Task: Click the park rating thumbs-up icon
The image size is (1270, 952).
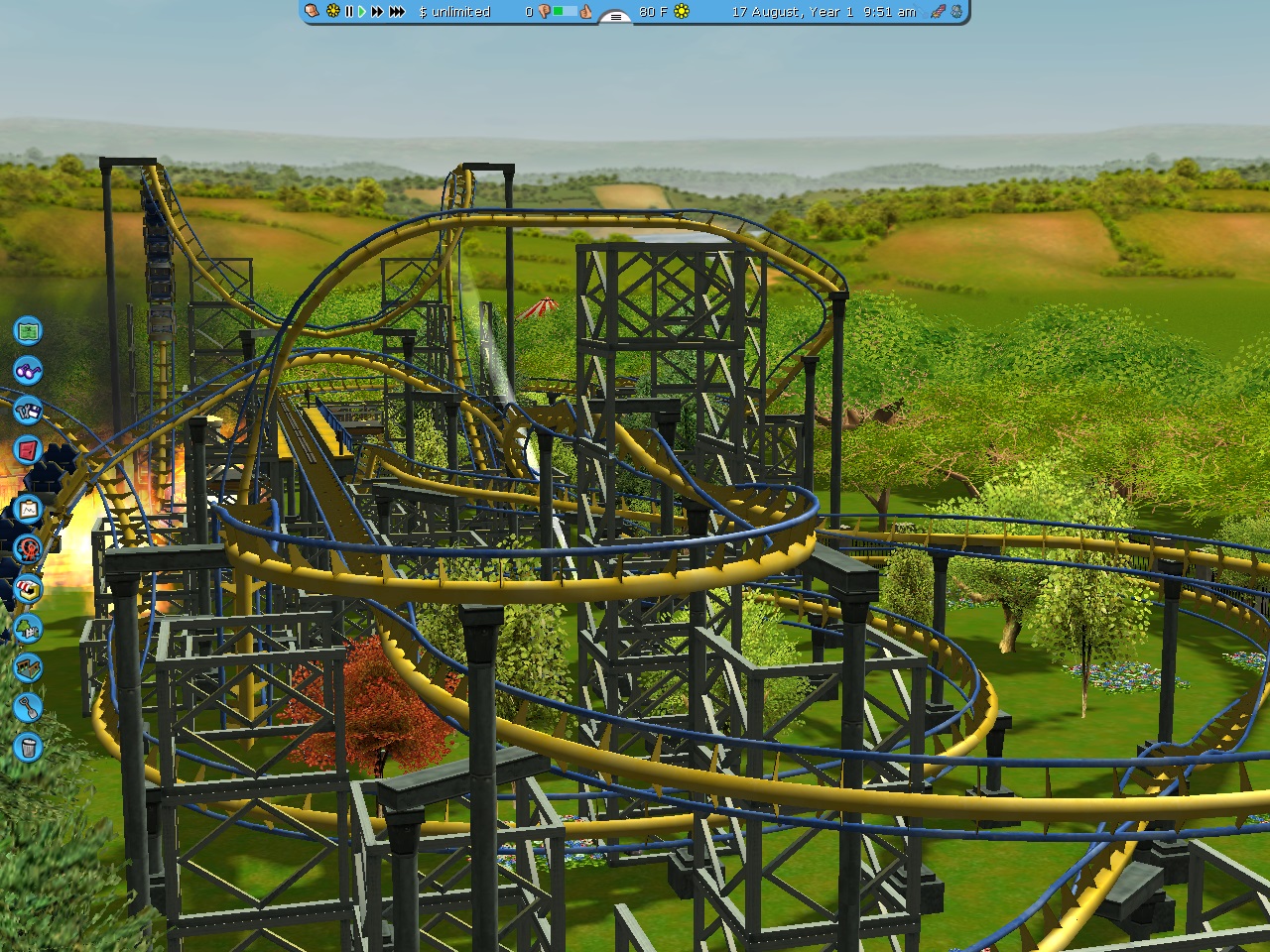Action: coord(586,12)
